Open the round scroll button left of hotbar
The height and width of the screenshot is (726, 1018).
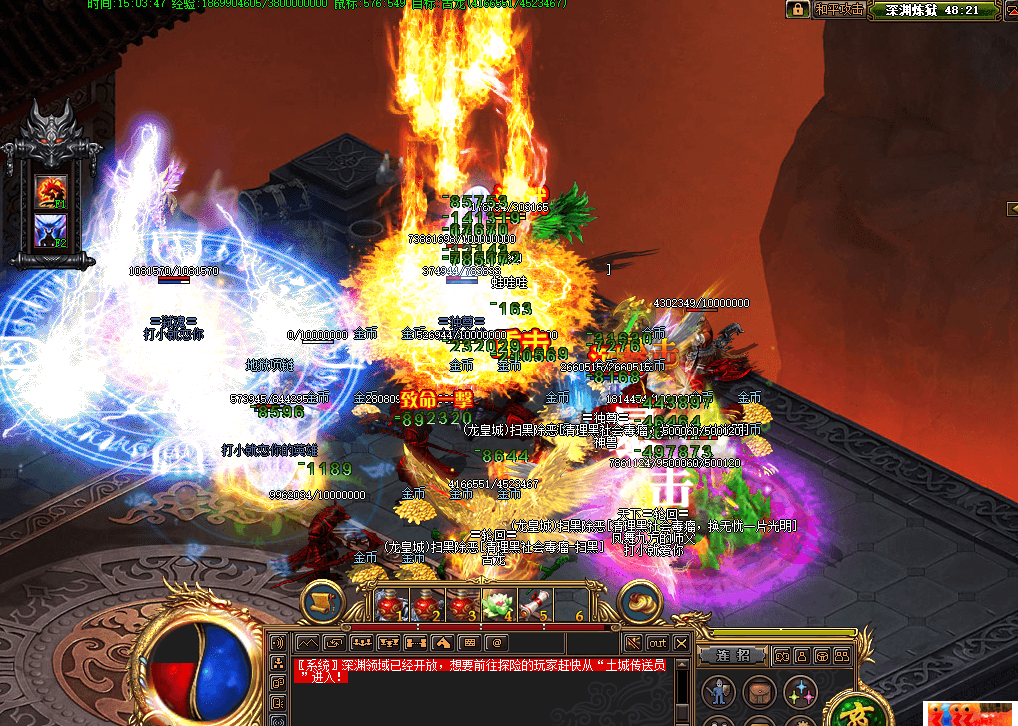click(322, 600)
